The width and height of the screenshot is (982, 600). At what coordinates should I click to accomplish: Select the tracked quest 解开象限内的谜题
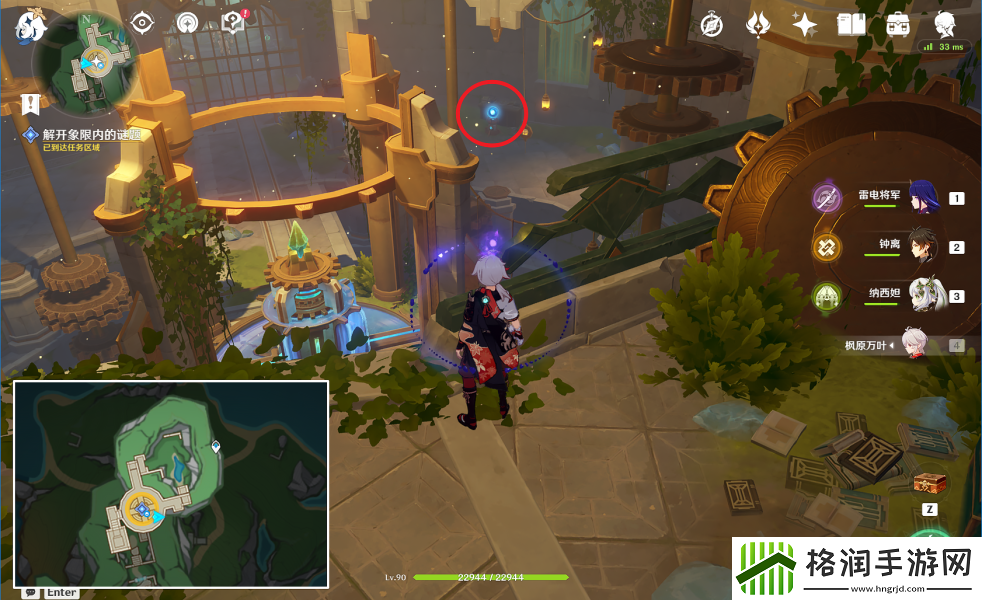[90, 134]
